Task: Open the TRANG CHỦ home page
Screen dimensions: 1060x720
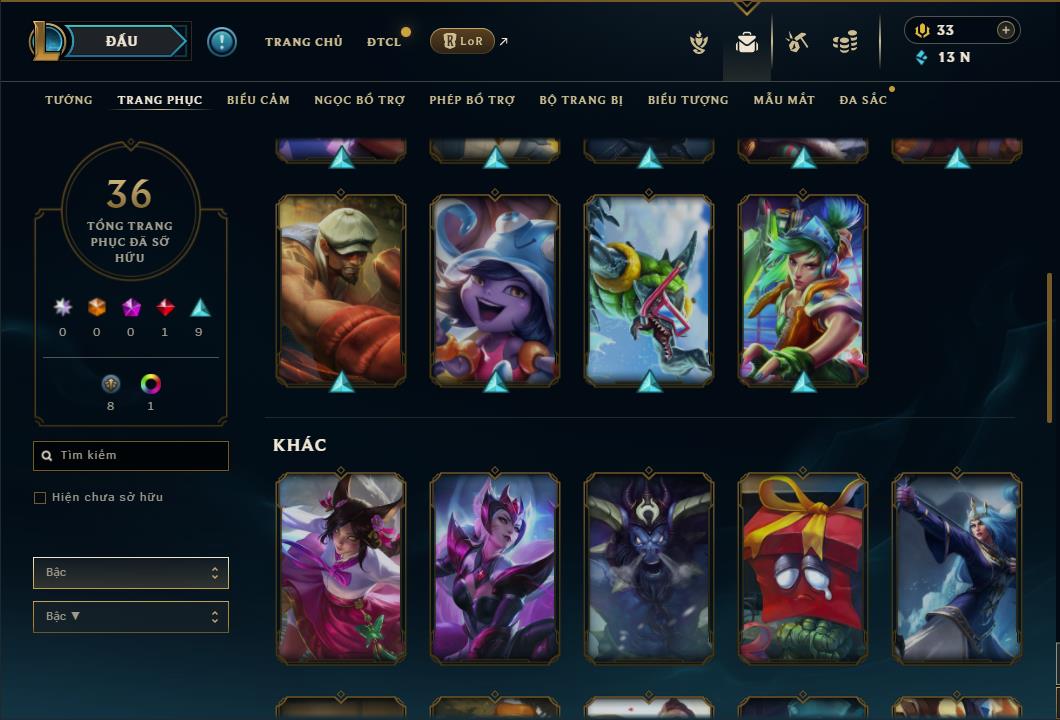Action: 303,42
